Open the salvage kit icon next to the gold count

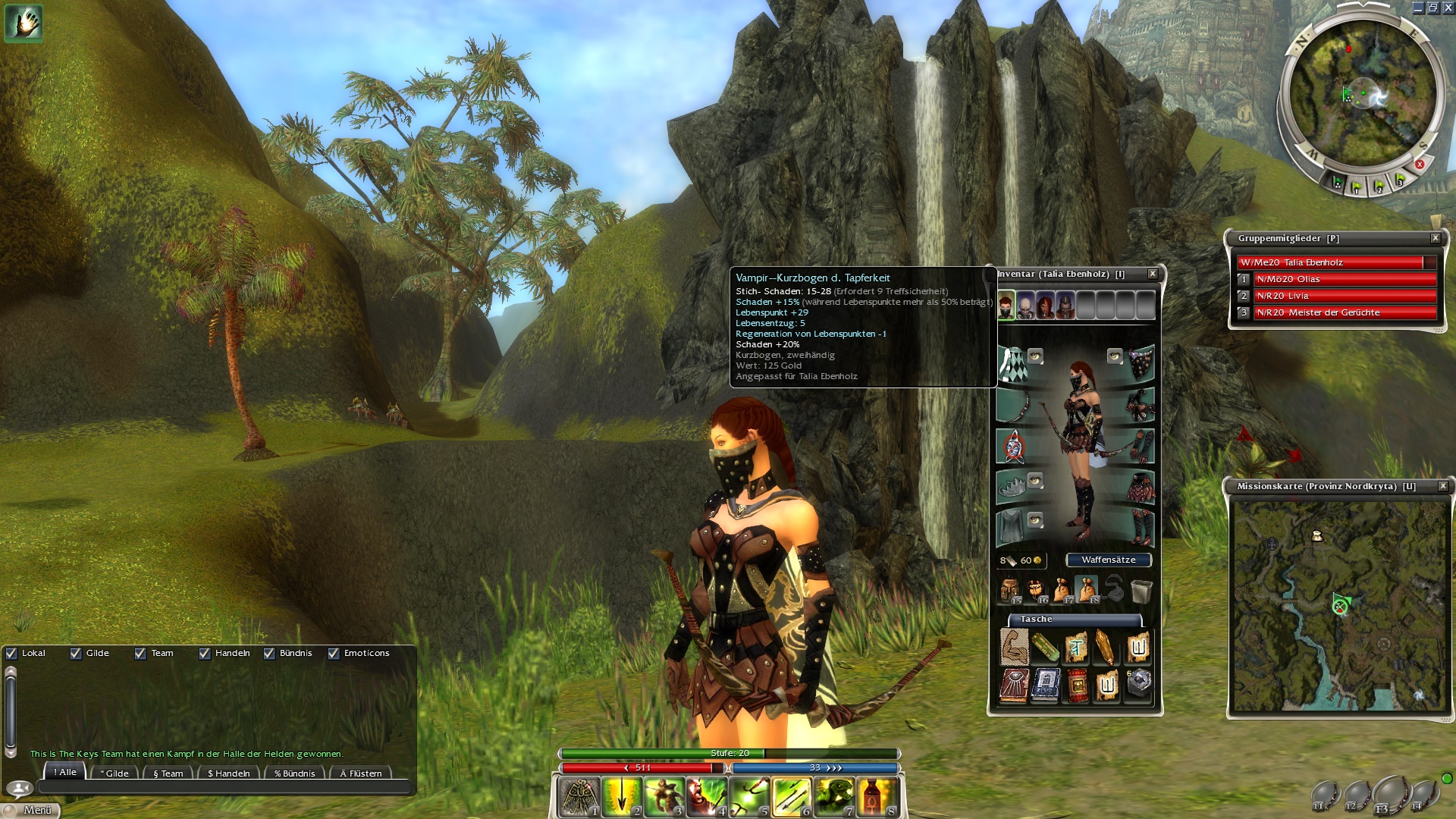tap(1013, 561)
